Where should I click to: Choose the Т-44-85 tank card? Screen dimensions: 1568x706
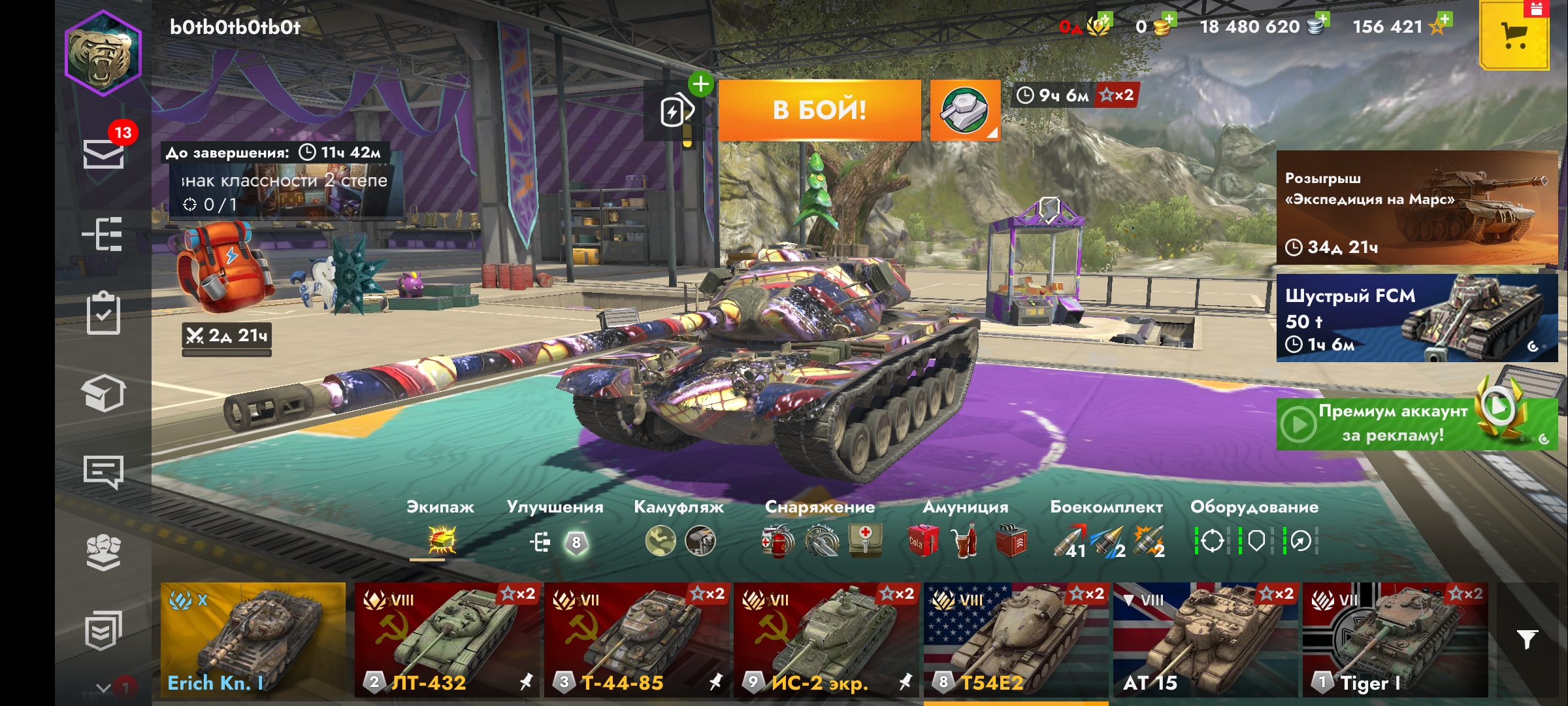point(636,639)
